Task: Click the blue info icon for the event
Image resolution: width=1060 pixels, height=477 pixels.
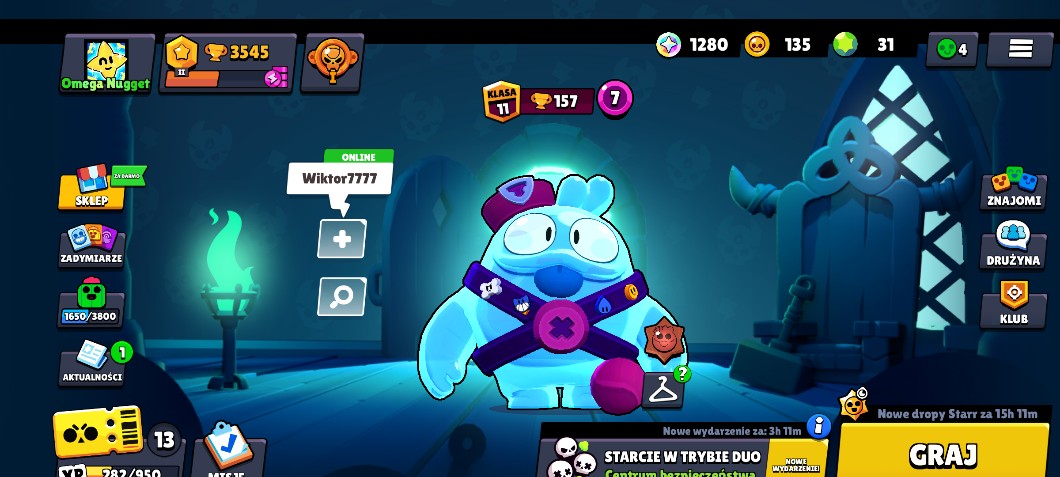Action: 818,427
